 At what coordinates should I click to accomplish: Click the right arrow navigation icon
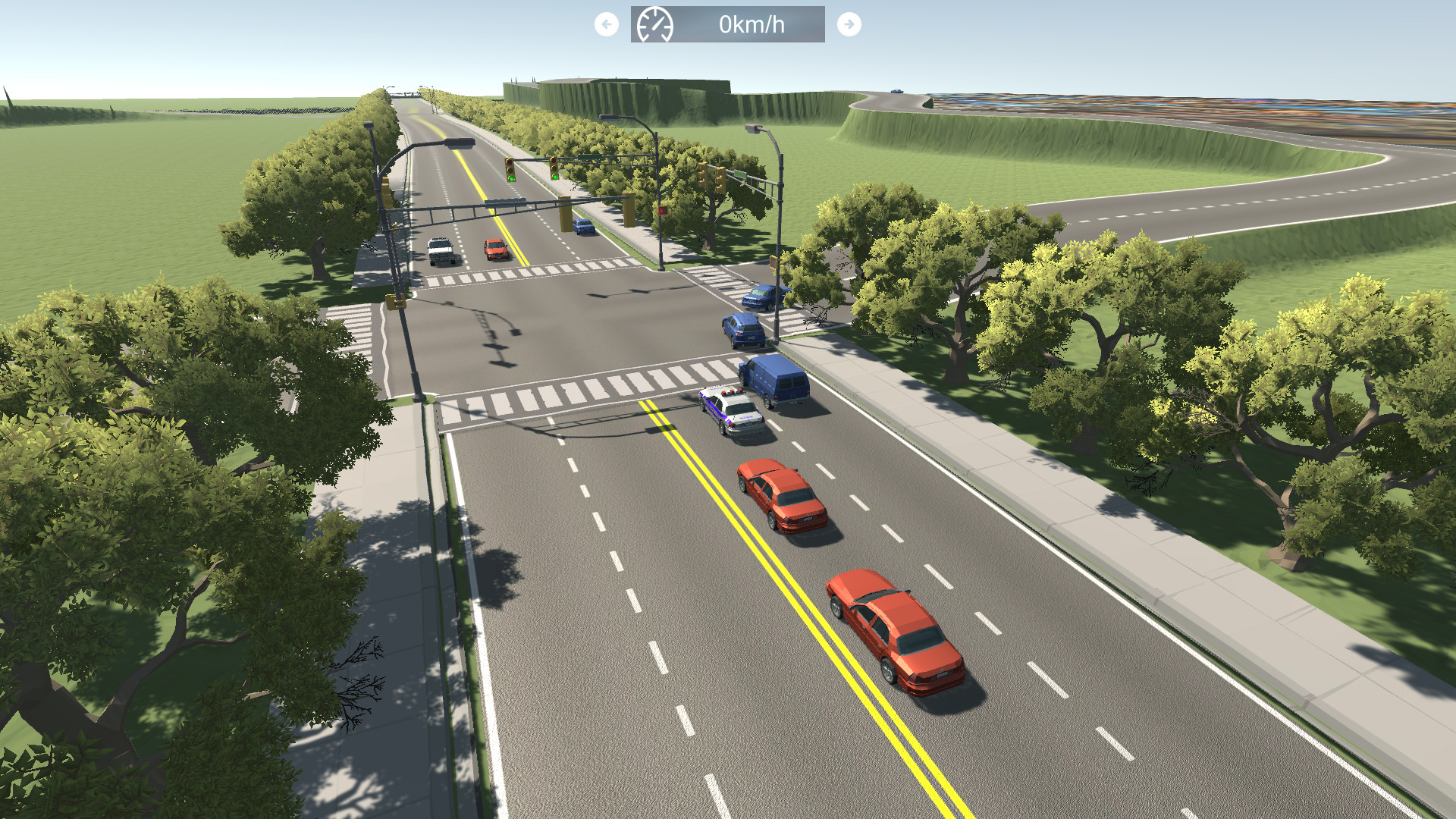849,24
